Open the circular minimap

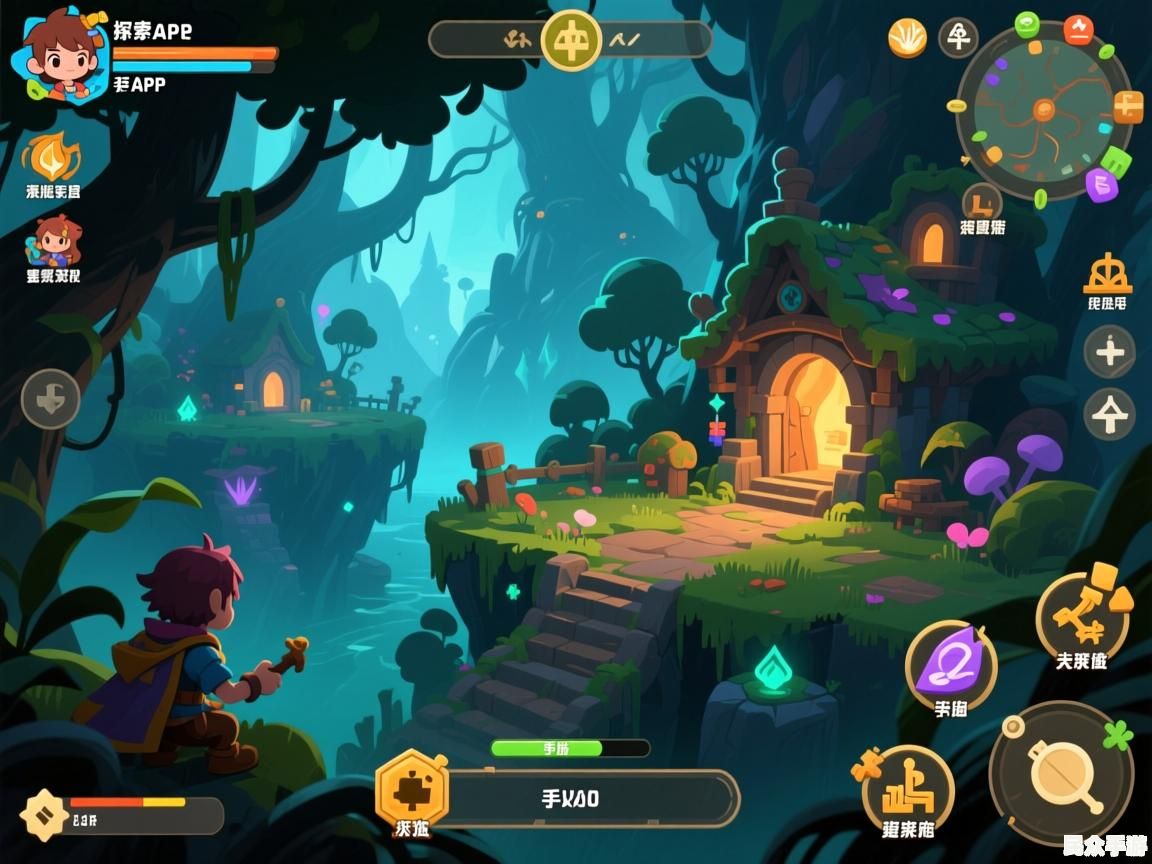point(1044,110)
